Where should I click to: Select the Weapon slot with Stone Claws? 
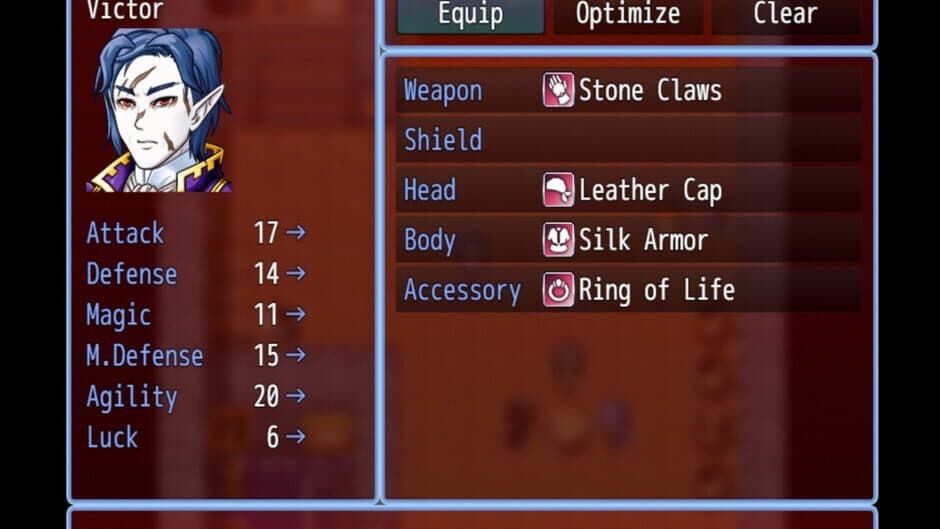tap(628, 91)
